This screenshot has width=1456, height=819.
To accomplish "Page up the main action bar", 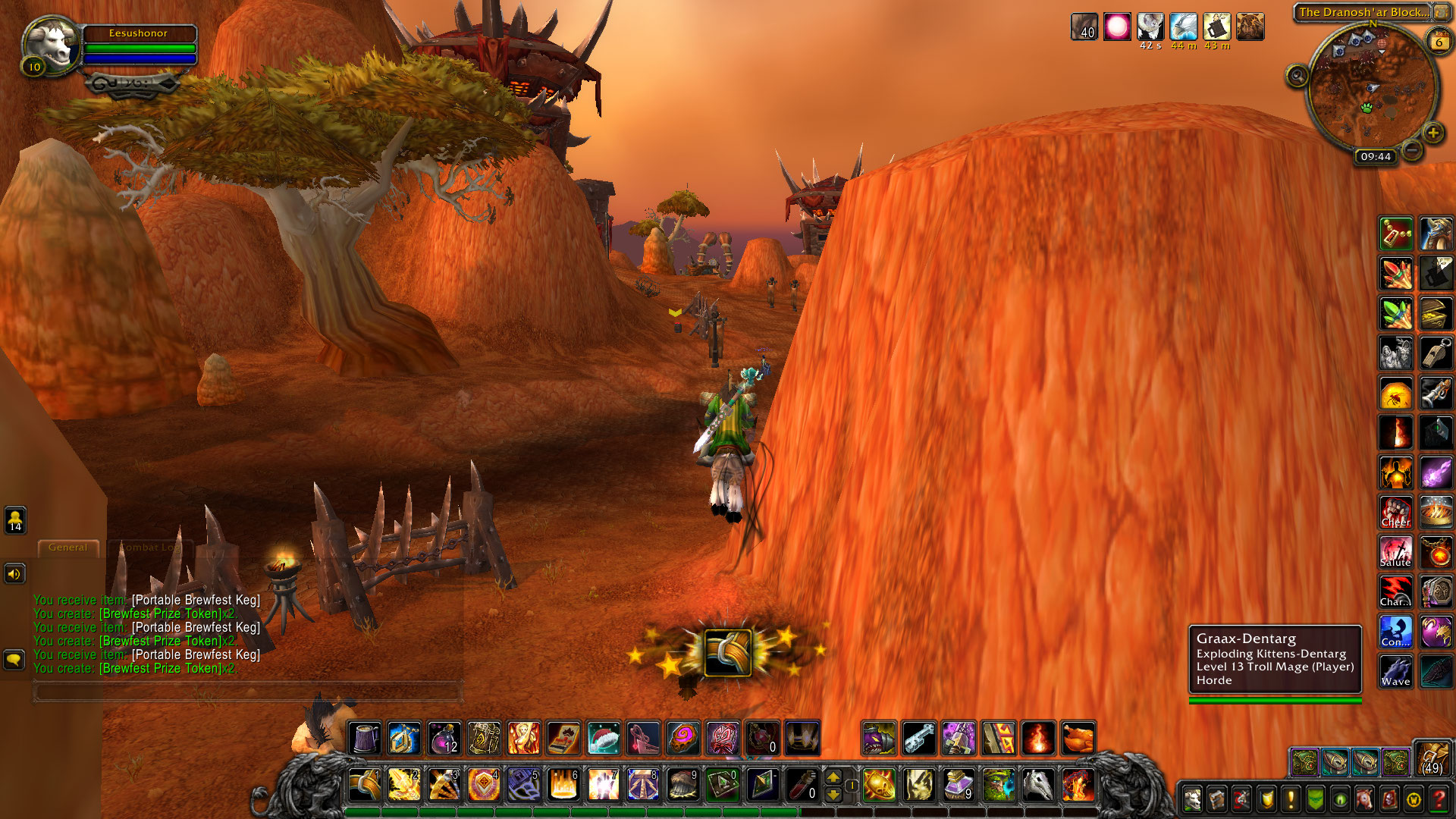I will [x=833, y=777].
